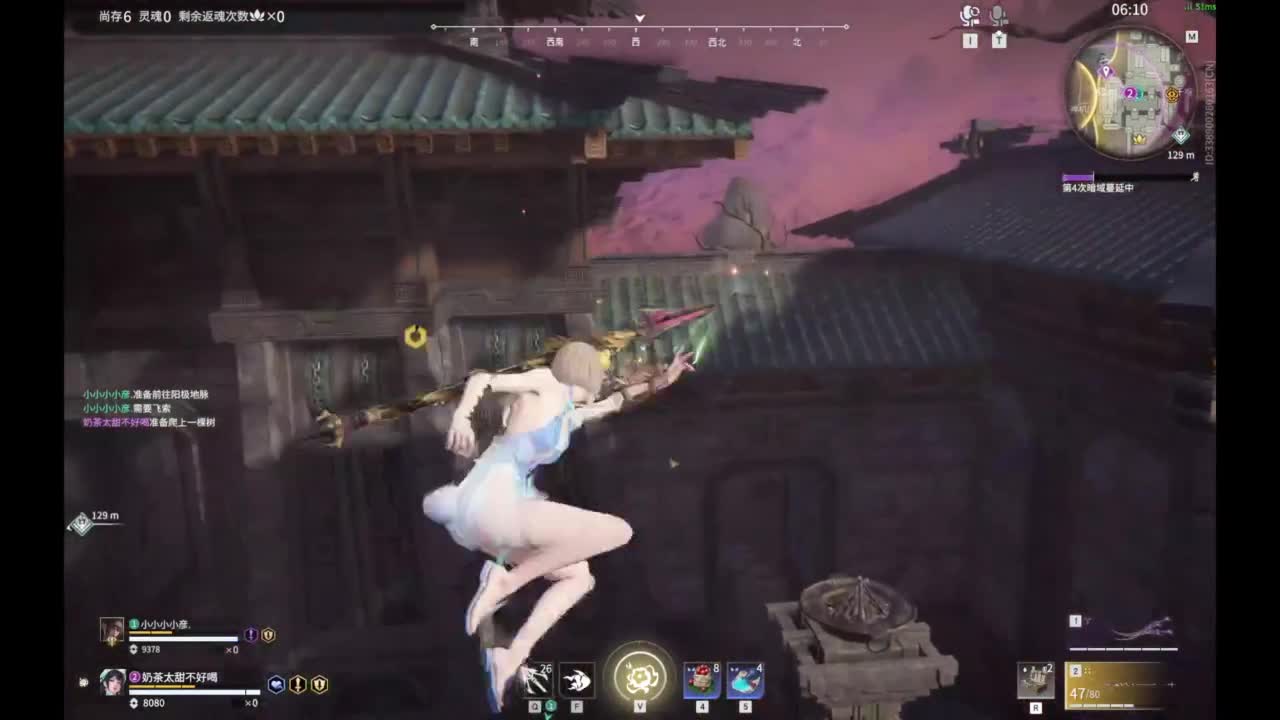Click the golden crown icon on the minimap

pos(1139,138)
